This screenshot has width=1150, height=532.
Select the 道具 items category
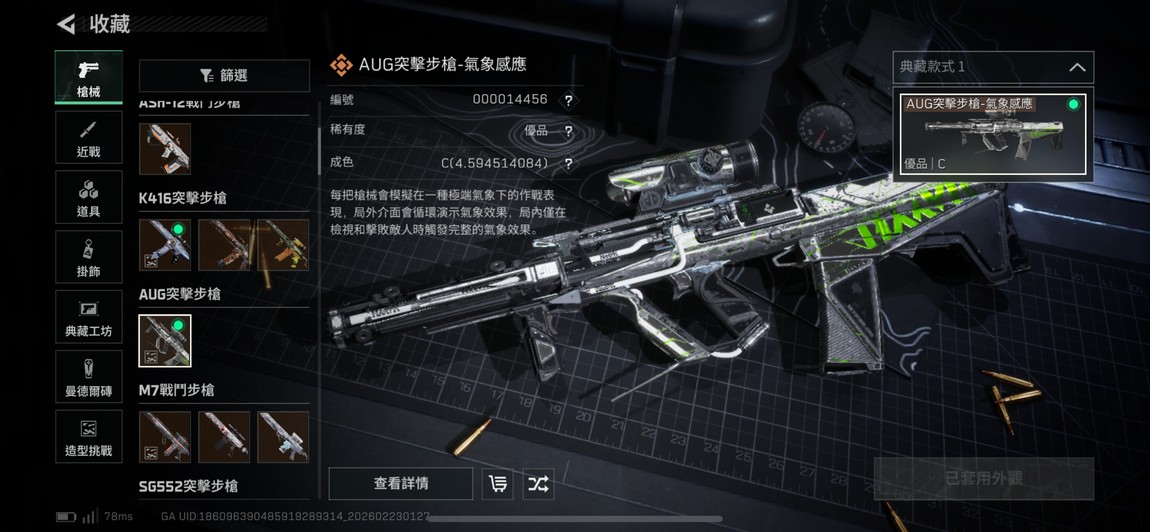click(89, 198)
